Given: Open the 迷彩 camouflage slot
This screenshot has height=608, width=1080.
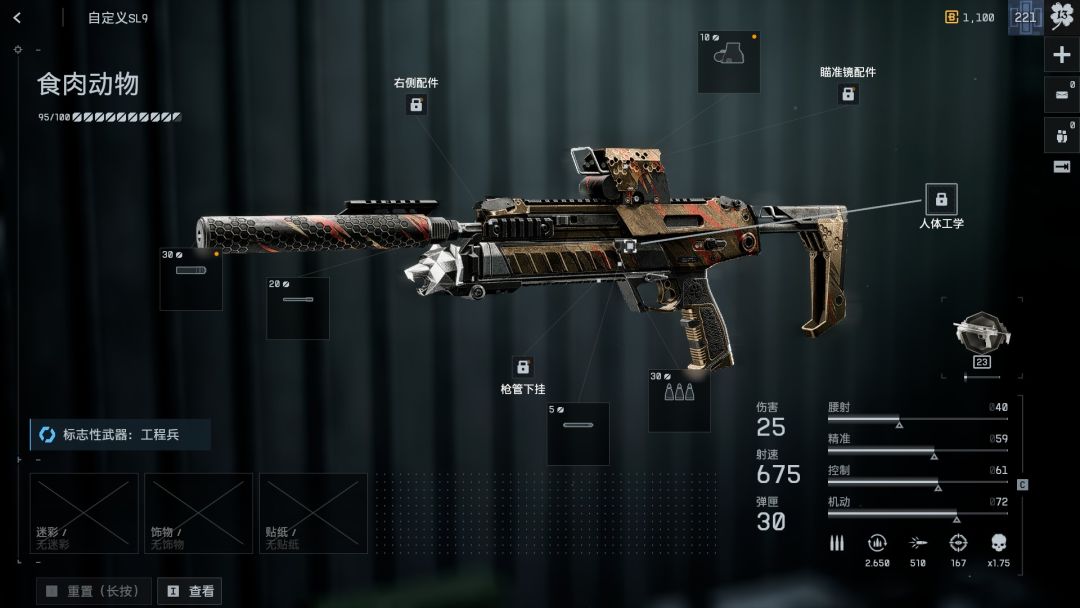Looking at the screenshot, I should (84, 513).
